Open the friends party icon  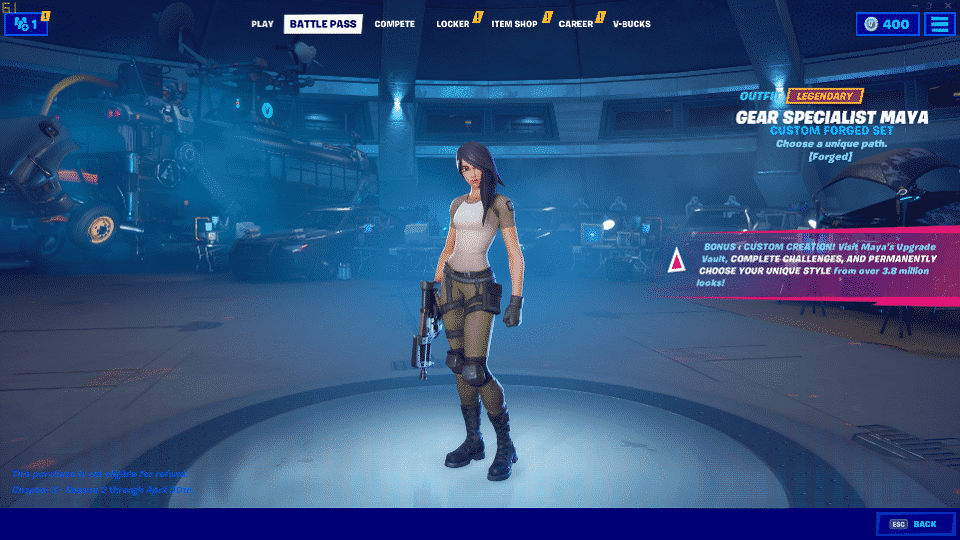tap(25, 24)
